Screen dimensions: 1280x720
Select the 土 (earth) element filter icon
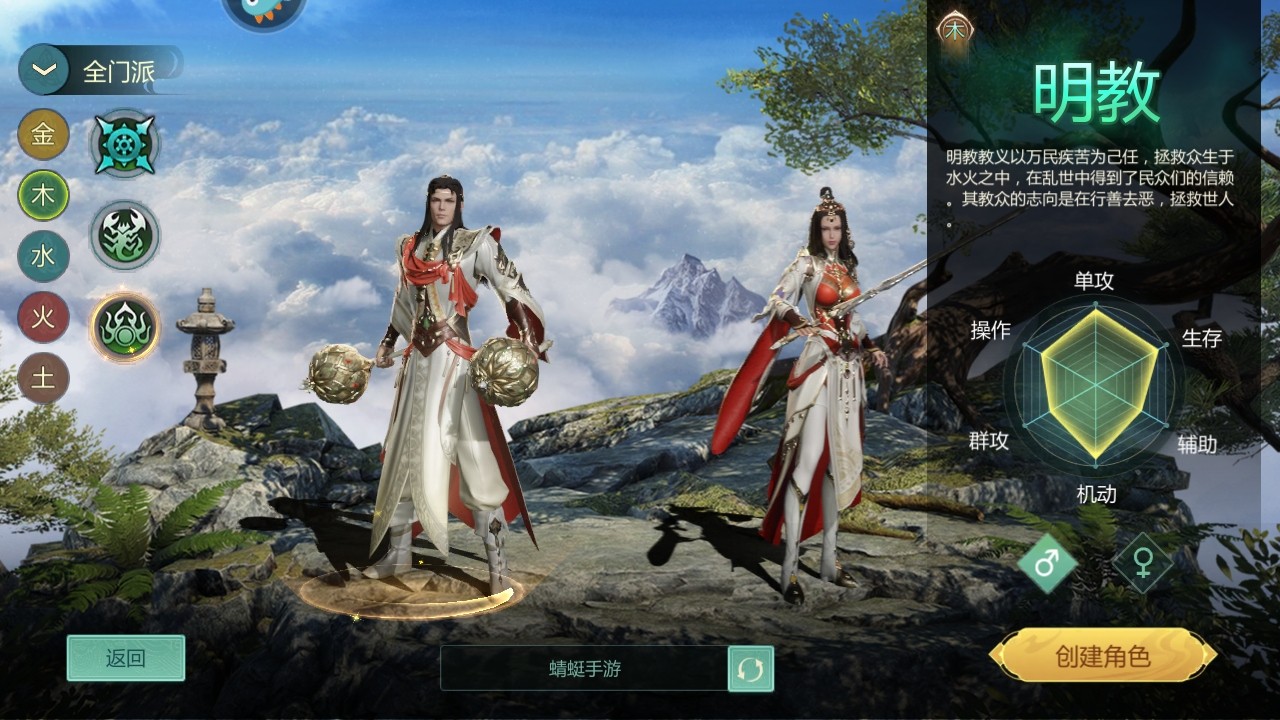(x=43, y=380)
